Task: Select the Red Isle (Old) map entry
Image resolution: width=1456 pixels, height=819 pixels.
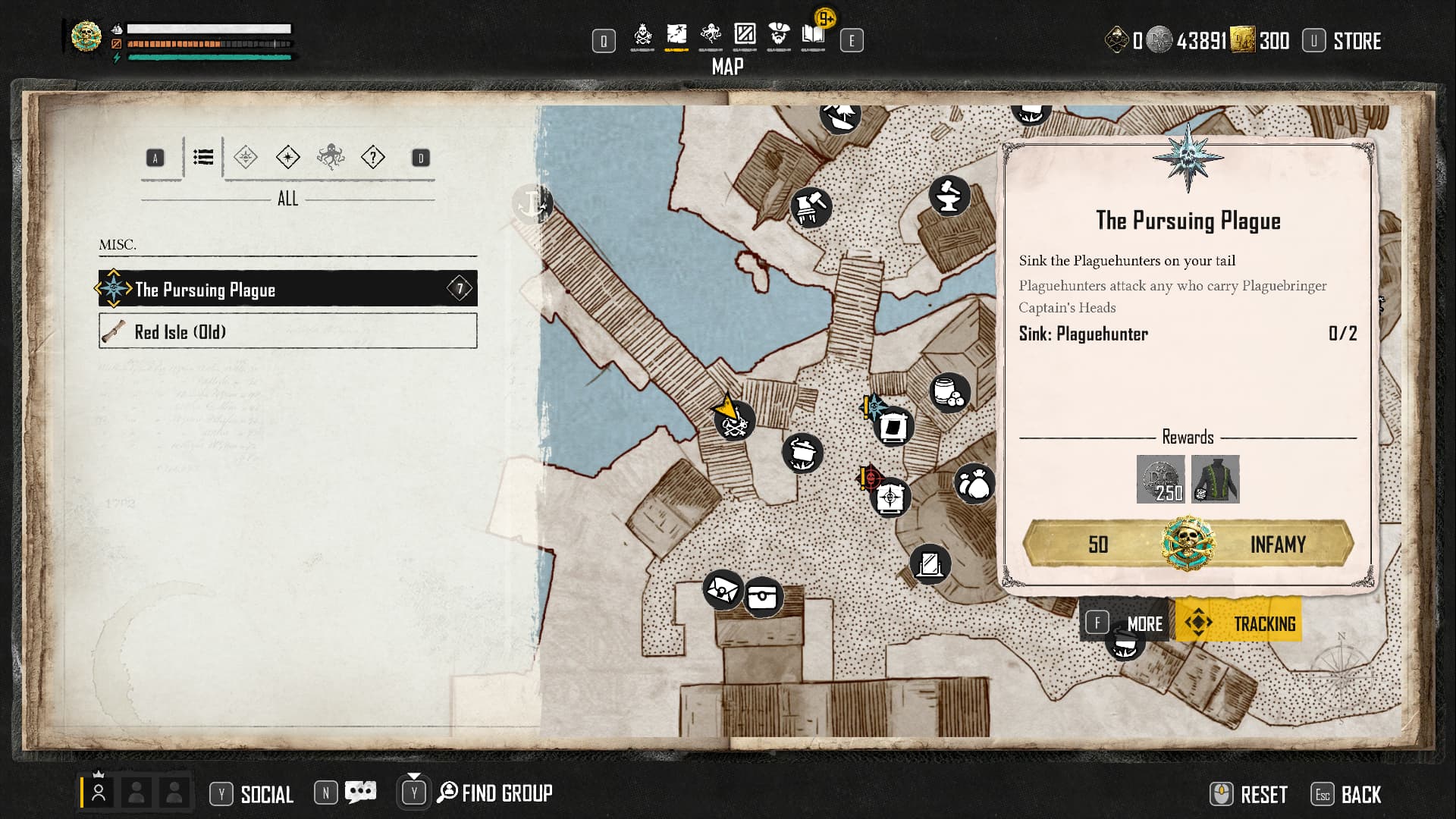Action: coord(287,331)
